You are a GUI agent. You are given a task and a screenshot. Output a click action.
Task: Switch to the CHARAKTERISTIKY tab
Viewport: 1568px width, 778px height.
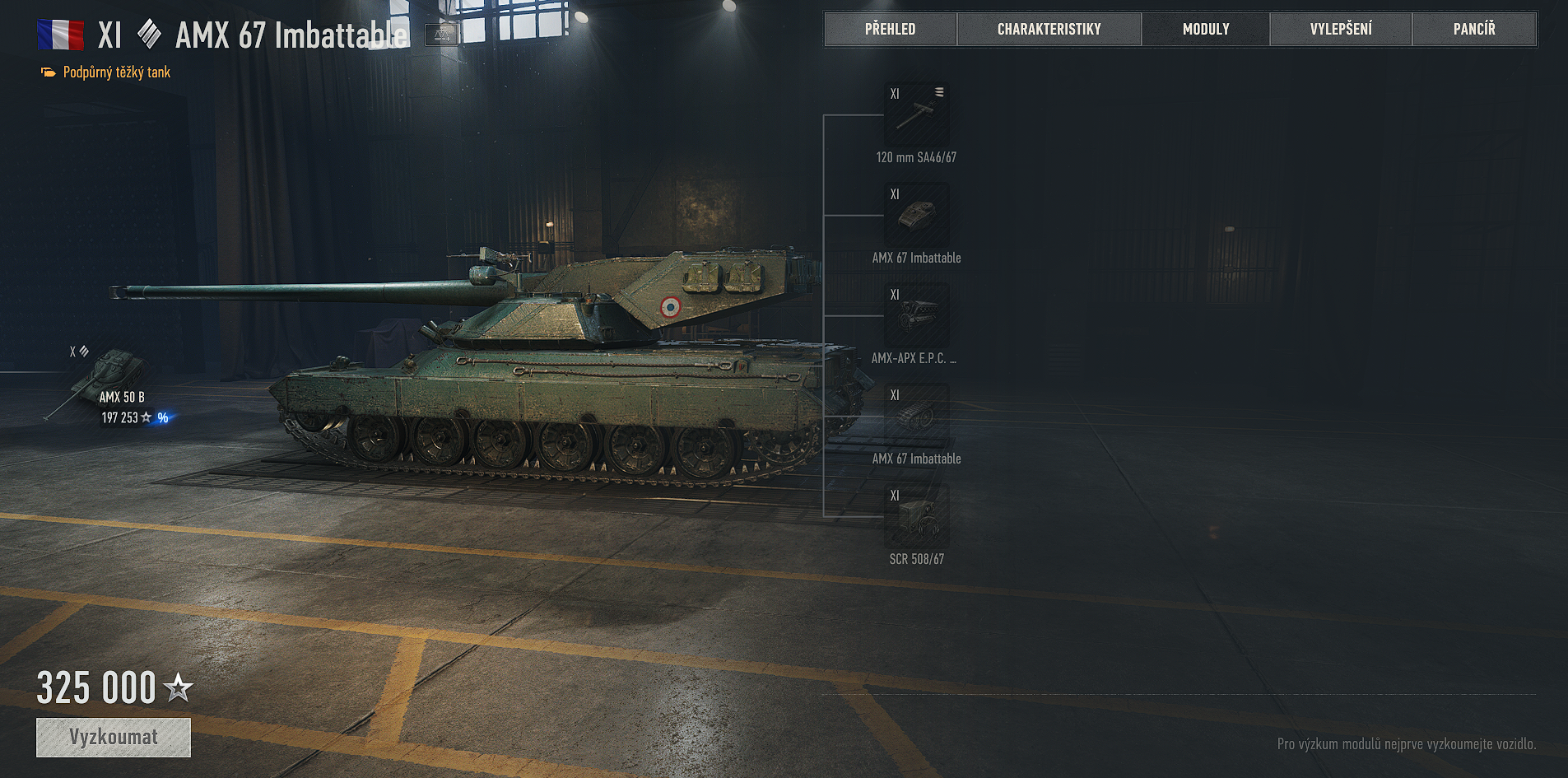point(1049,28)
